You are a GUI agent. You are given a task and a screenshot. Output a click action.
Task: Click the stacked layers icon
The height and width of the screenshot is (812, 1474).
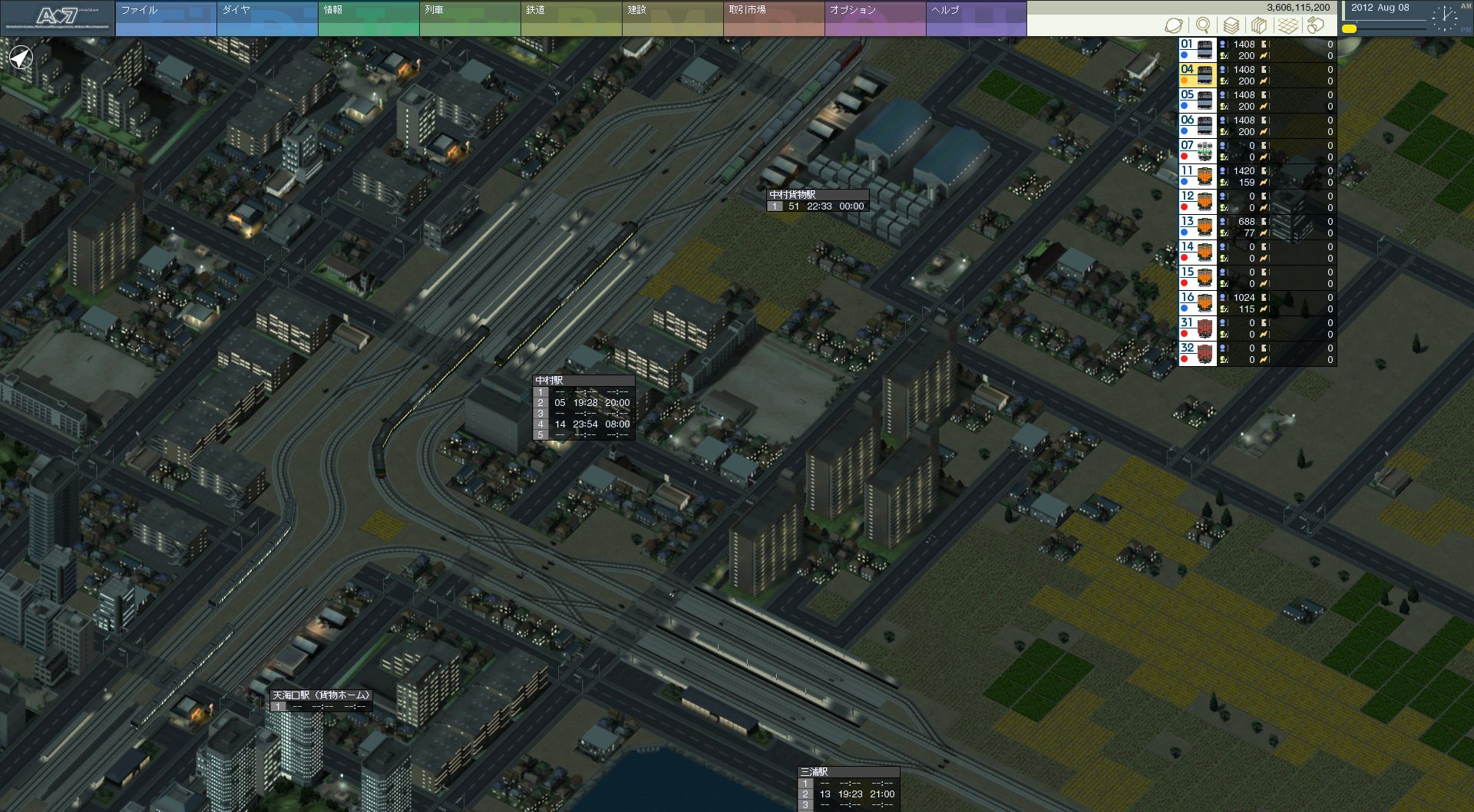point(1231,25)
